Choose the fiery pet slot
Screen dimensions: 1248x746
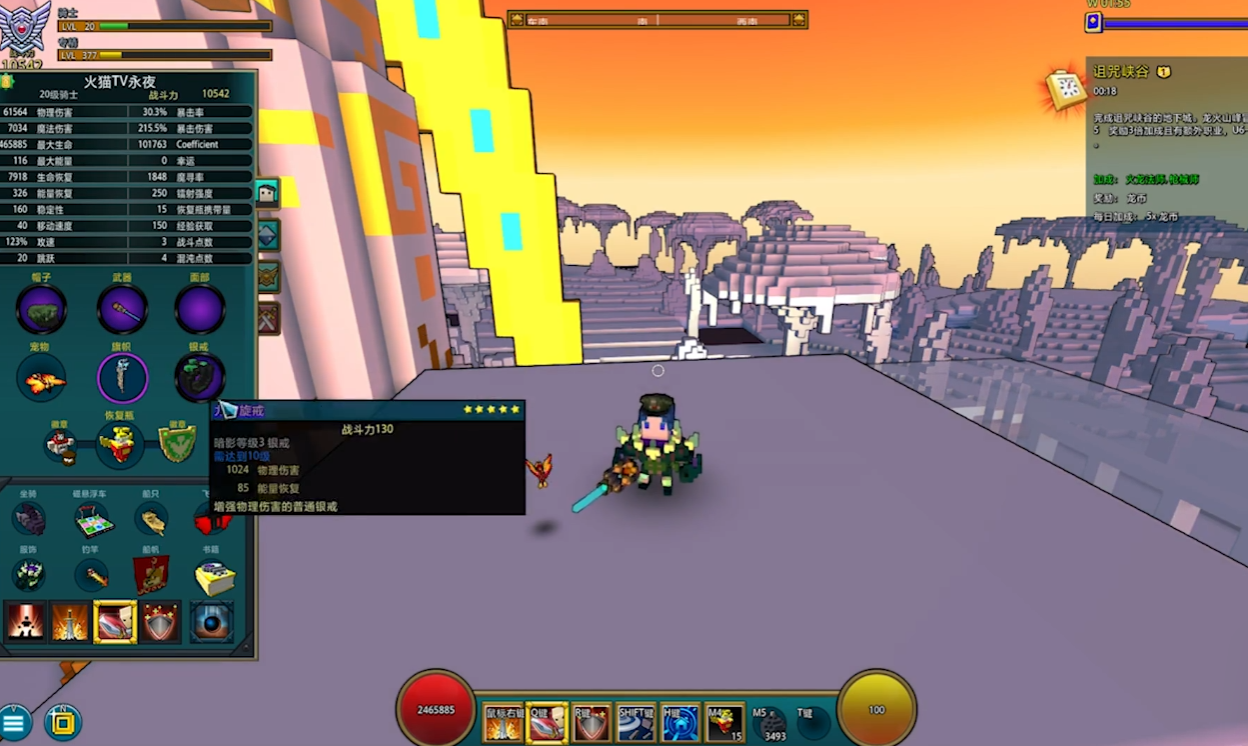41,380
